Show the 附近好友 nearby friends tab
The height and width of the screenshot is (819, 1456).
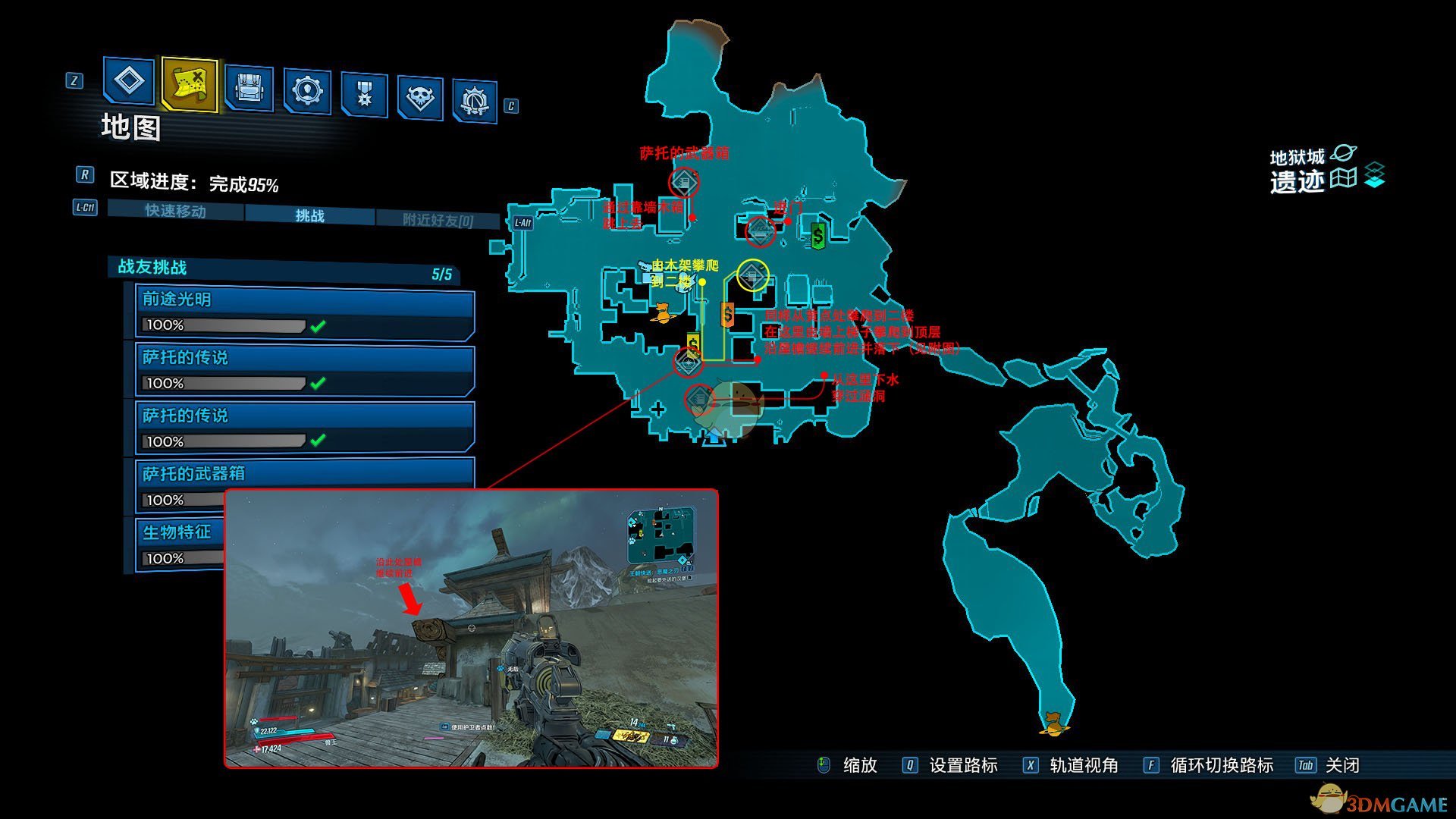click(x=438, y=220)
